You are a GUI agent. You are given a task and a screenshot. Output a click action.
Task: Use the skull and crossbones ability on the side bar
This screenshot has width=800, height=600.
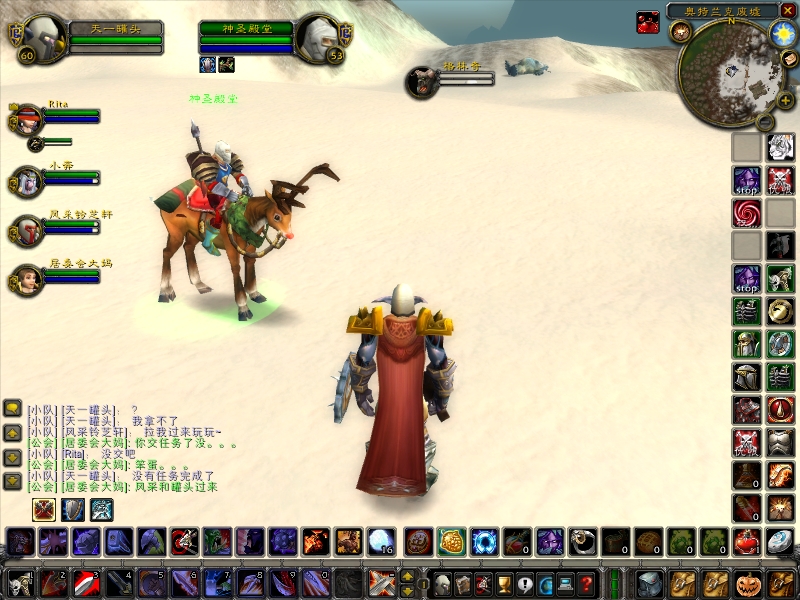(x=780, y=181)
